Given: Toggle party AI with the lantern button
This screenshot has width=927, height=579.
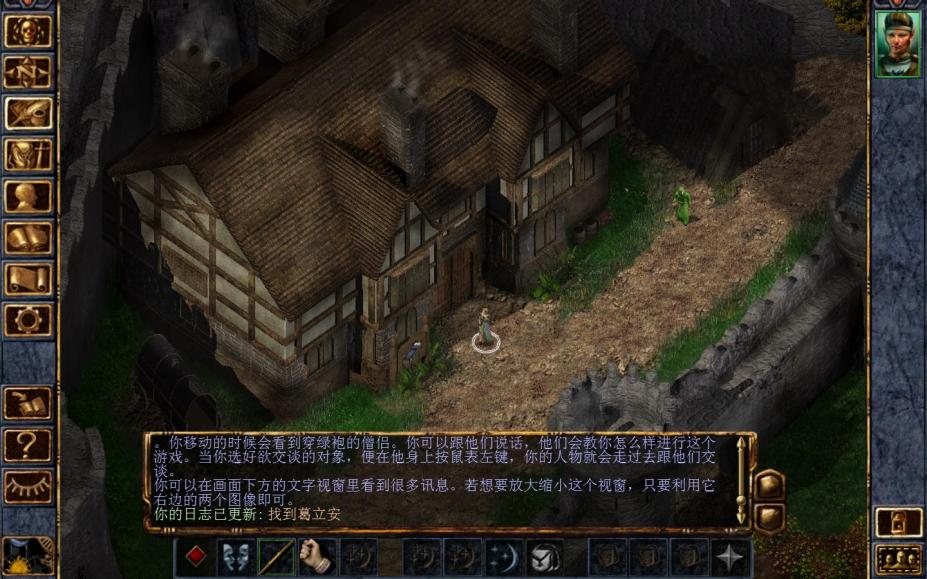Looking at the screenshot, I should point(898,521).
